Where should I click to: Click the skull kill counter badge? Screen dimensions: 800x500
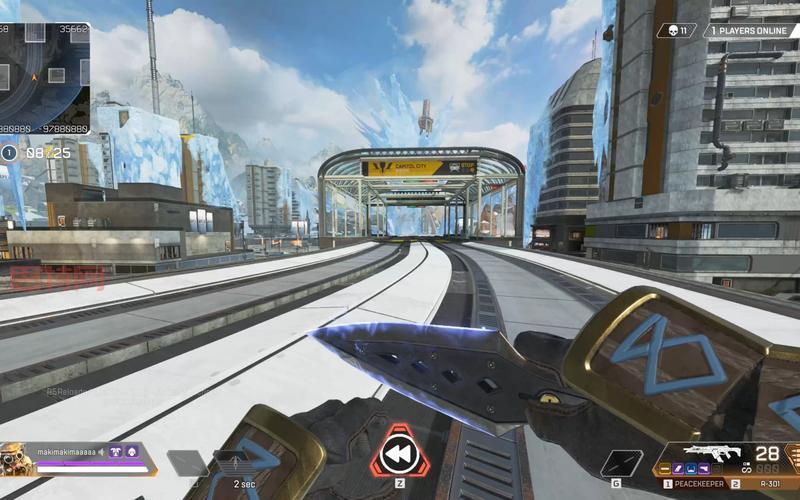(x=676, y=31)
